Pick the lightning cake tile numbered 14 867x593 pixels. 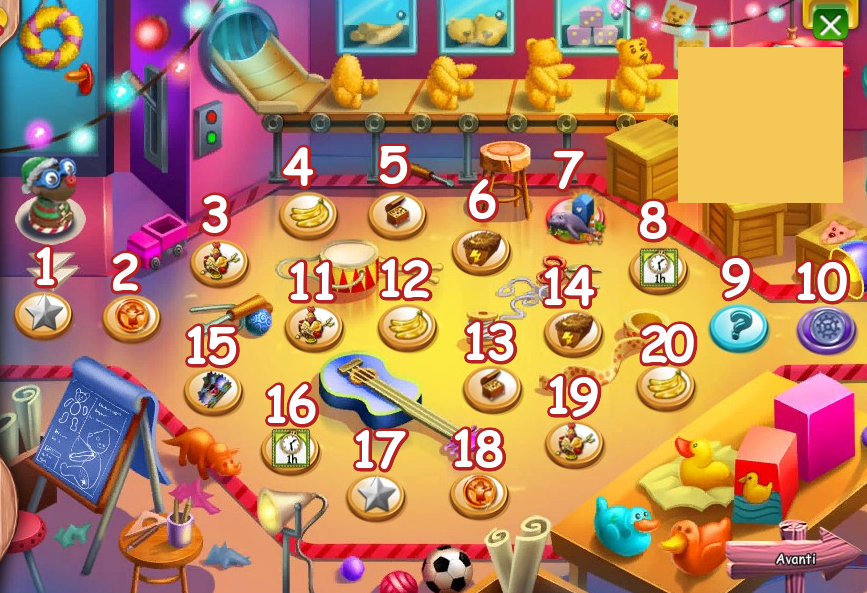click(x=573, y=332)
